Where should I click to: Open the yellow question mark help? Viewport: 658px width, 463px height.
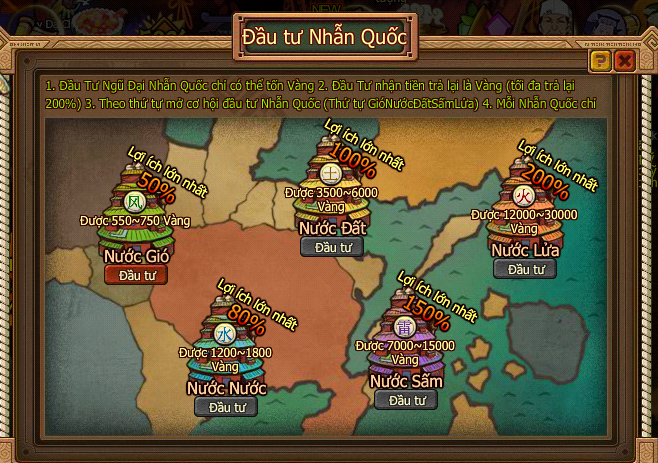[600, 62]
